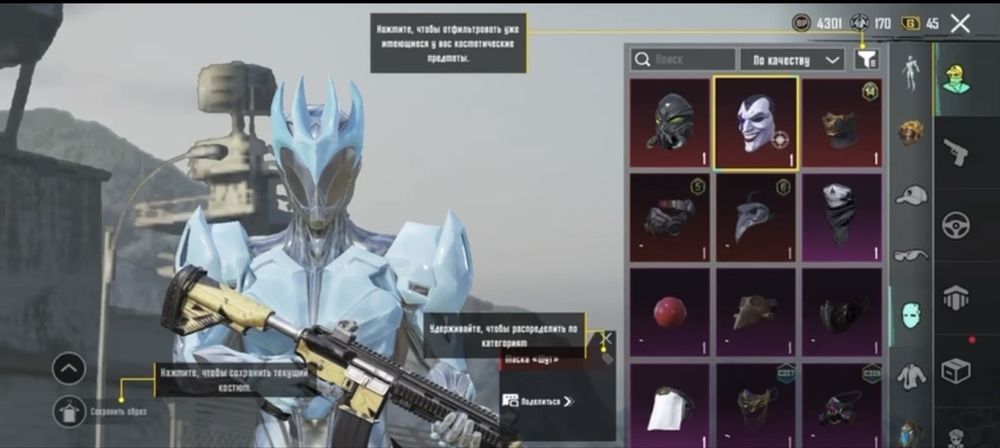
Task: Select the red clown nose item
Action: [669, 312]
